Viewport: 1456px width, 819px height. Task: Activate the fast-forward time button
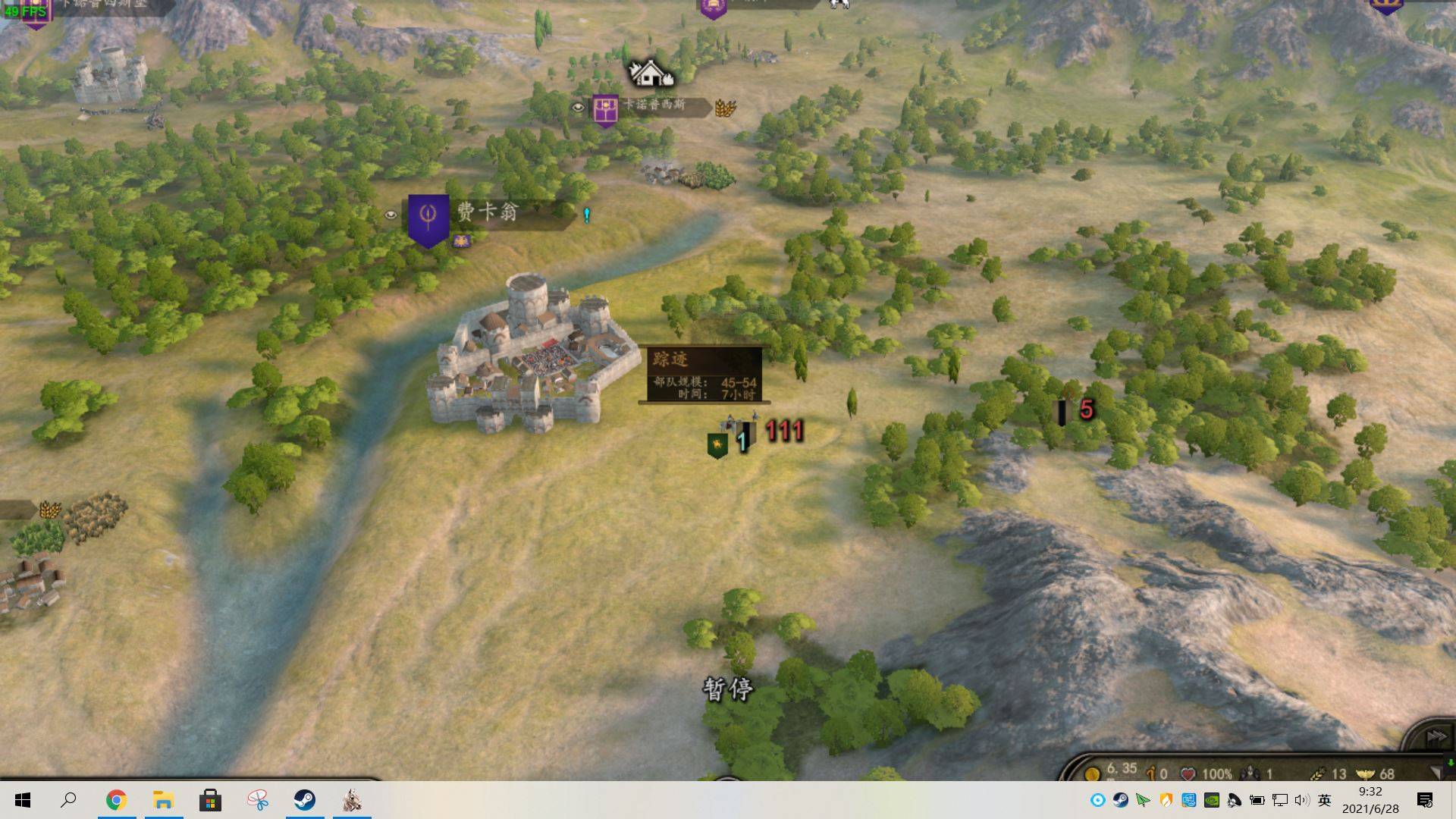1436,736
